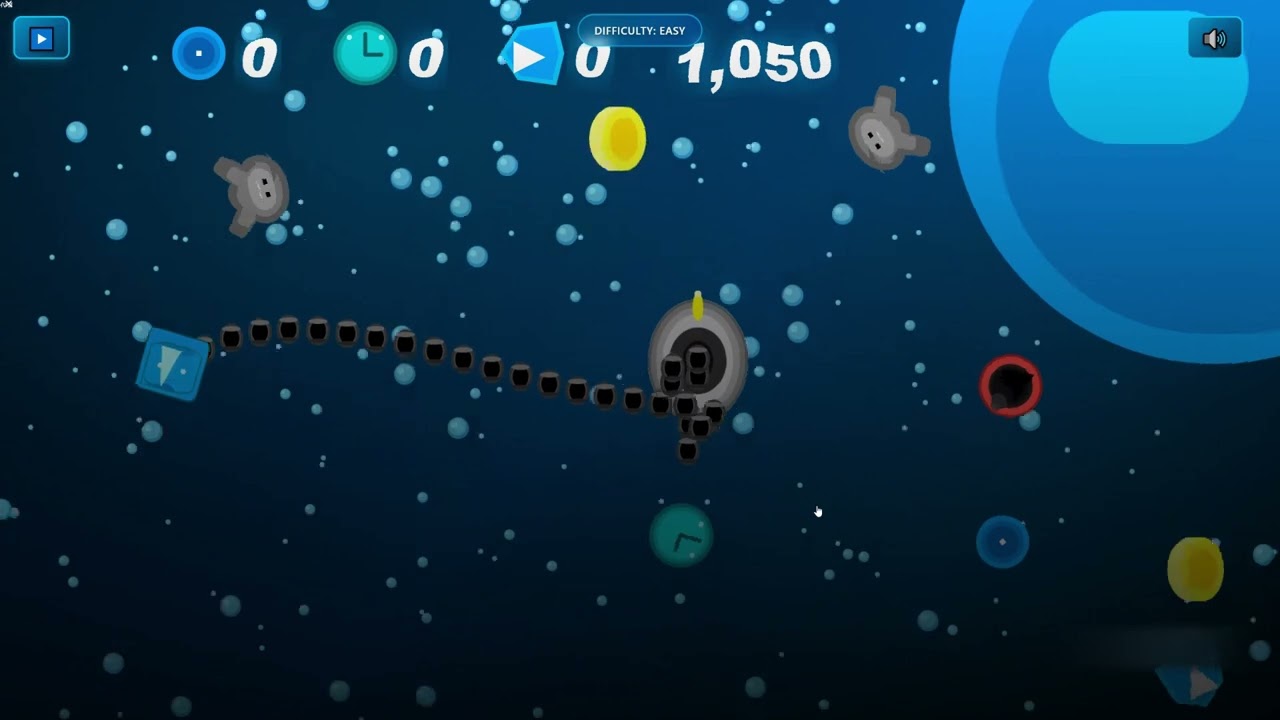Toggle the sound speaker button
This screenshot has width=1280, height=720.
coord(1214,39)
